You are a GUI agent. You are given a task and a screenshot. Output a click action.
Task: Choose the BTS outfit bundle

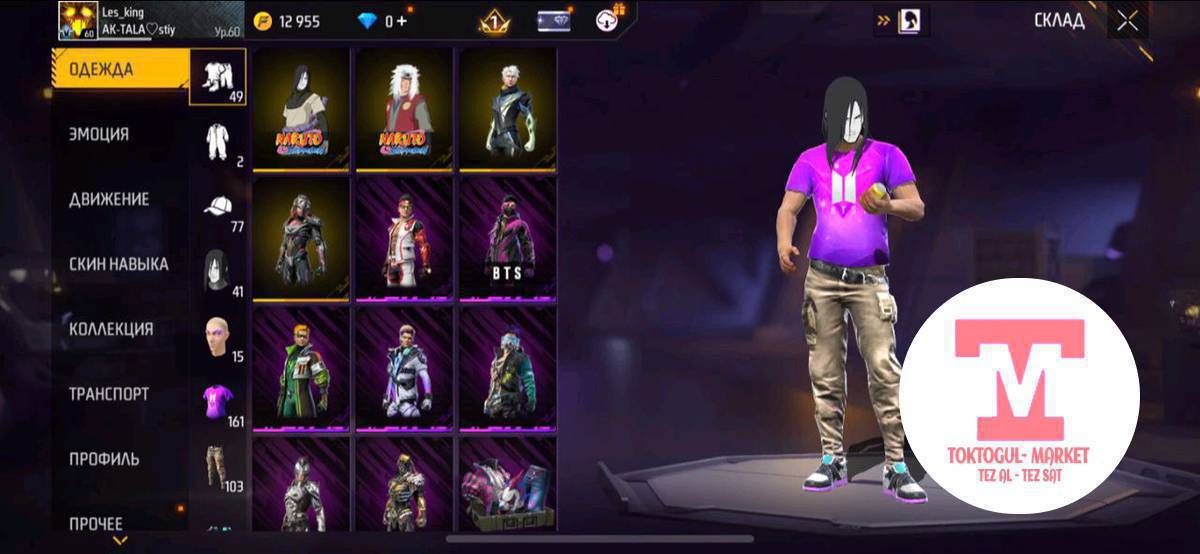click(507, 238)
